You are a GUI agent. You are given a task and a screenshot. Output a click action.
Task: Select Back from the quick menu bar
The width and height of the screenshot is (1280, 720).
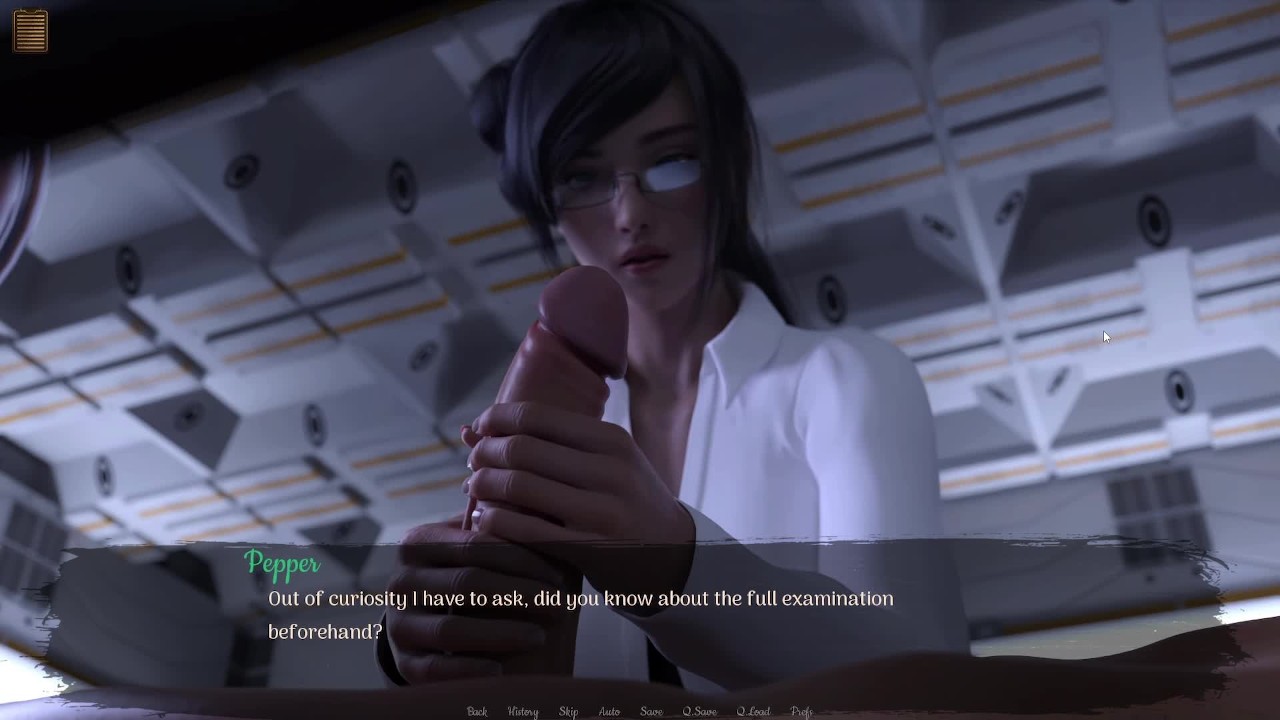476,711
